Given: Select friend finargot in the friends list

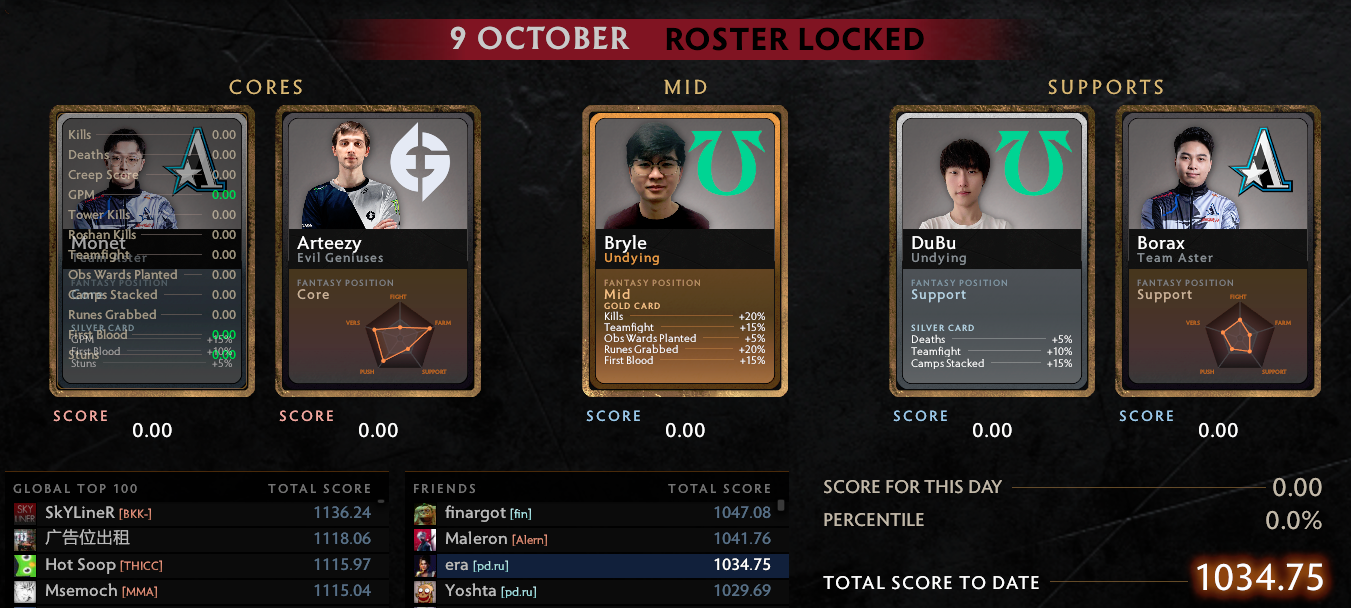Looking at the screenshot, I should pos(595,513).
